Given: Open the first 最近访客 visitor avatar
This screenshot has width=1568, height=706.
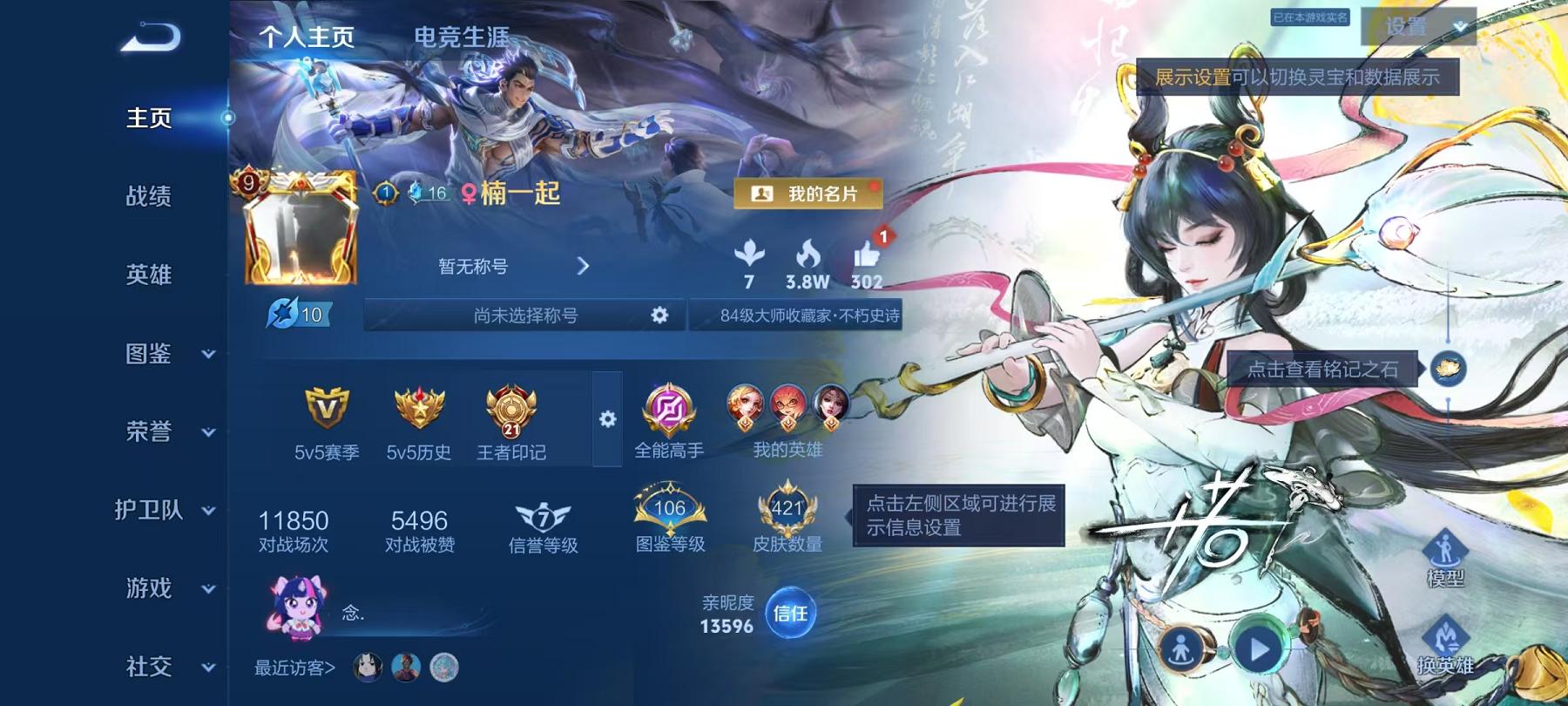Looking at the screenshot, I should (x=367, y=668).
